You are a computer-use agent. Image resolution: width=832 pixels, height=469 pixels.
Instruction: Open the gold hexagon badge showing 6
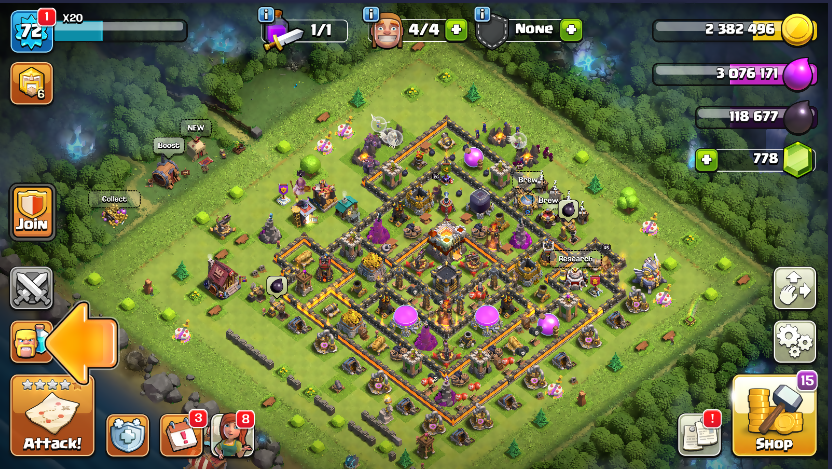click(x=31, y=84)
